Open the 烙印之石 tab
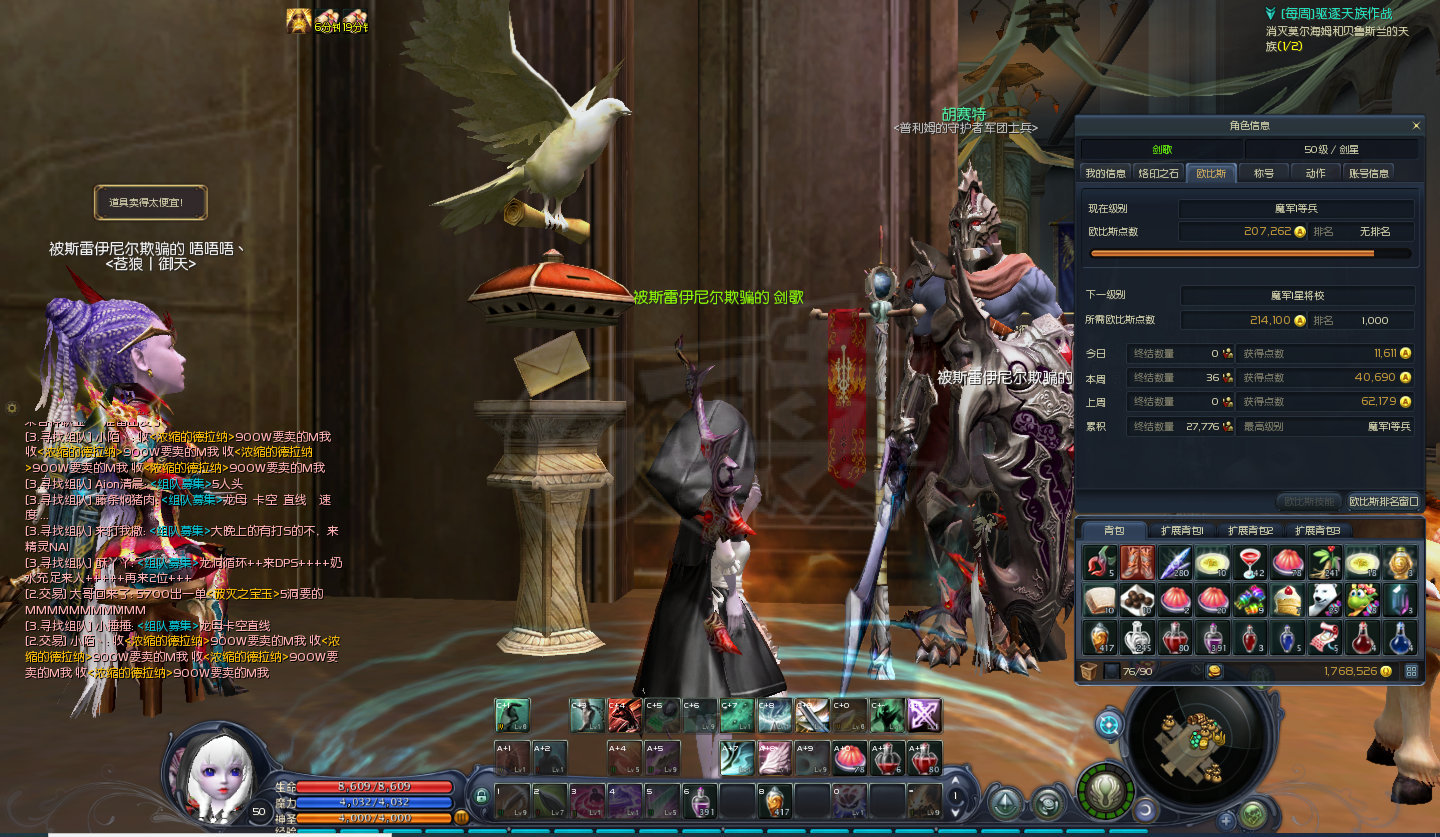 point(1159,173)
